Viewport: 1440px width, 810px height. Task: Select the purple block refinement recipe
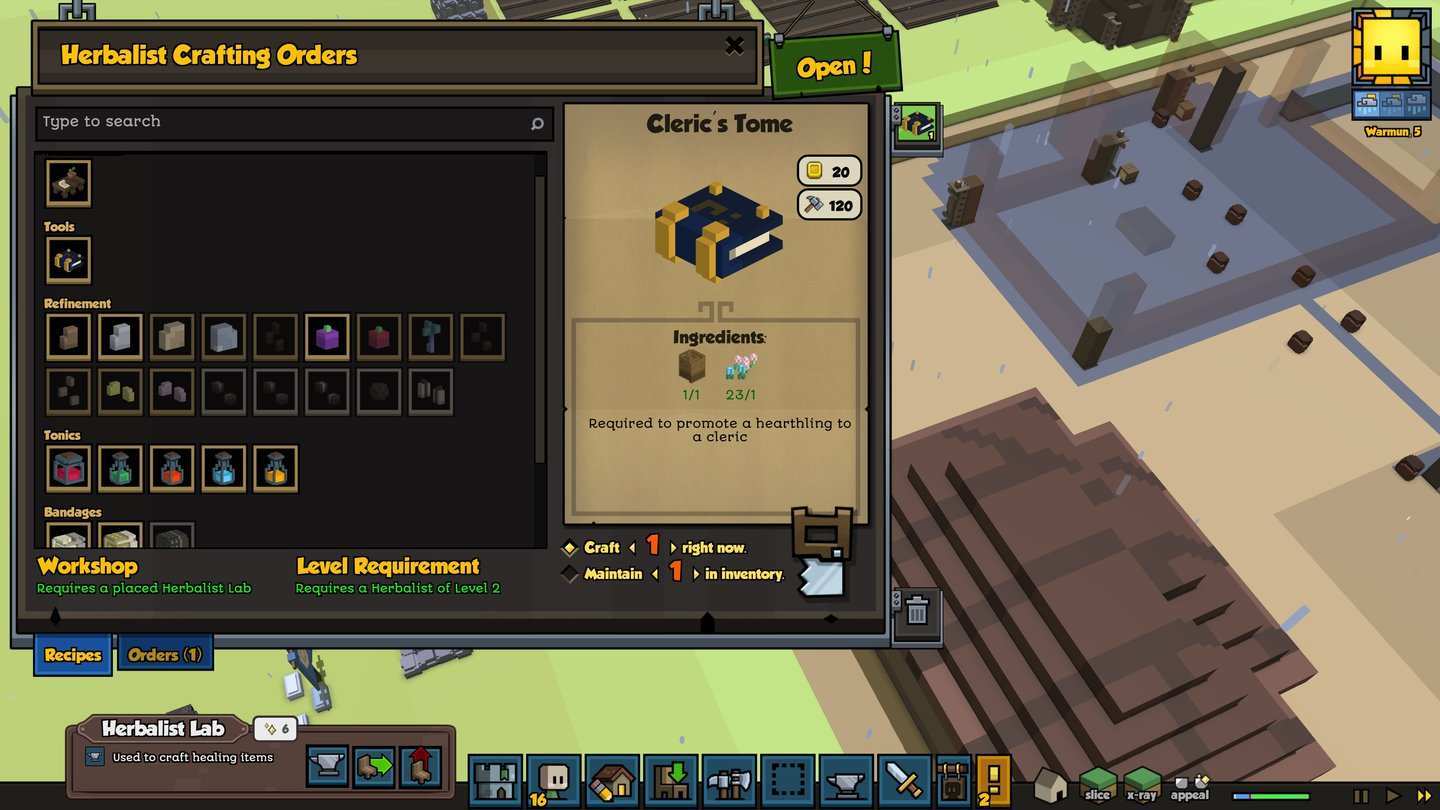tap(327, 337)
